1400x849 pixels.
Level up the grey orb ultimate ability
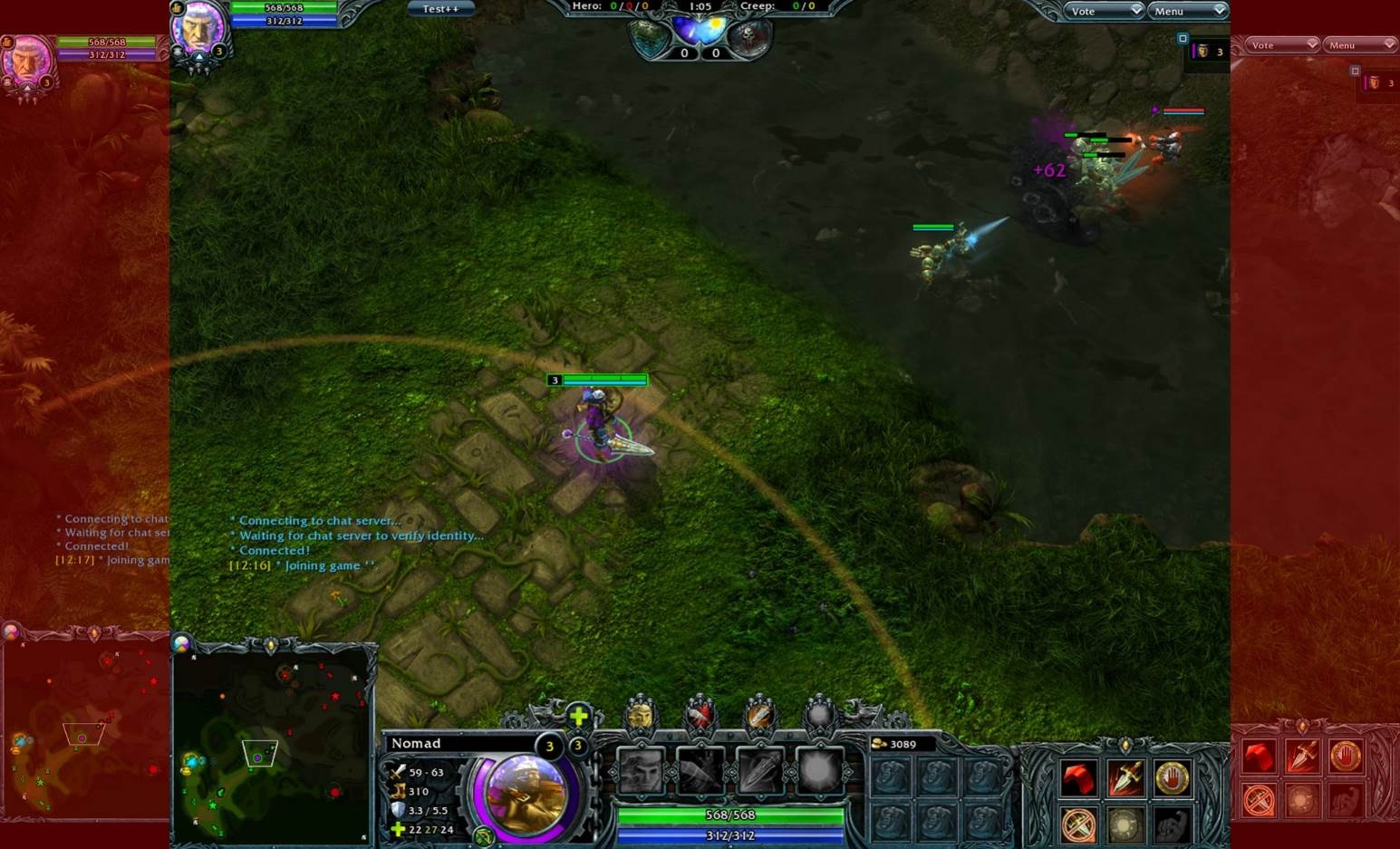point(819,717)
